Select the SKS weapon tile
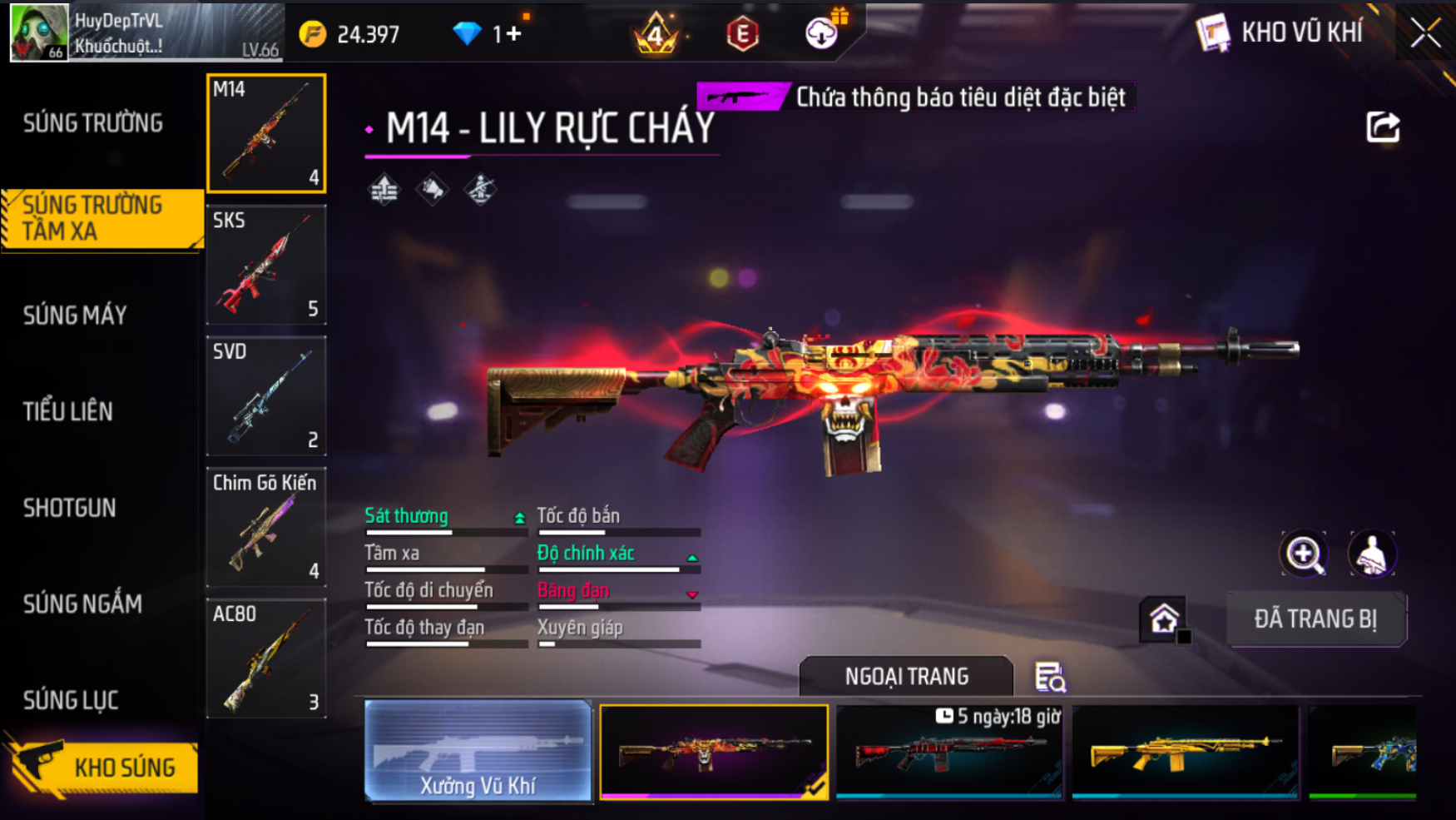Screen dimensions: 1456x820 (x=266, y=265)
